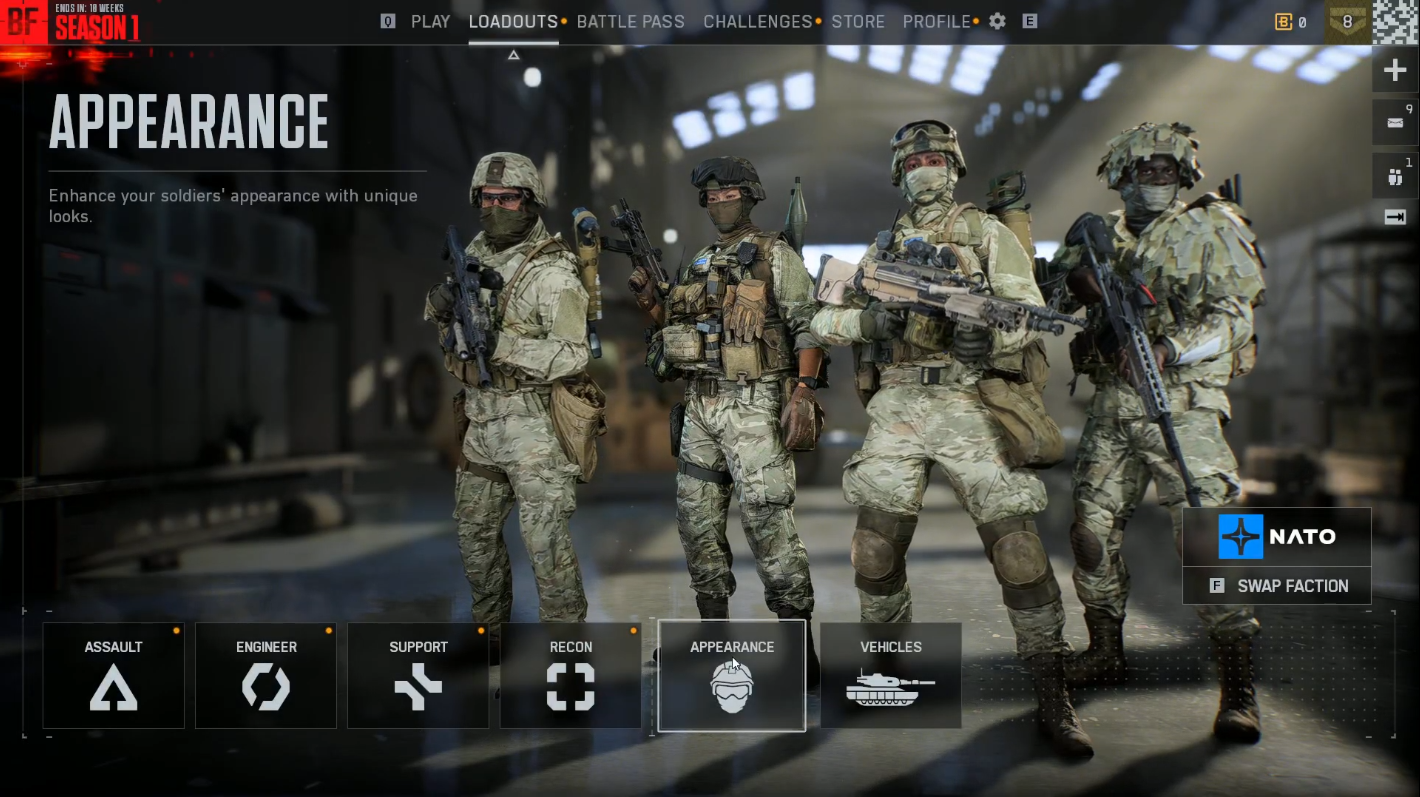Select the Engineer class tile

pyautogui.click(x=266, y=675)
